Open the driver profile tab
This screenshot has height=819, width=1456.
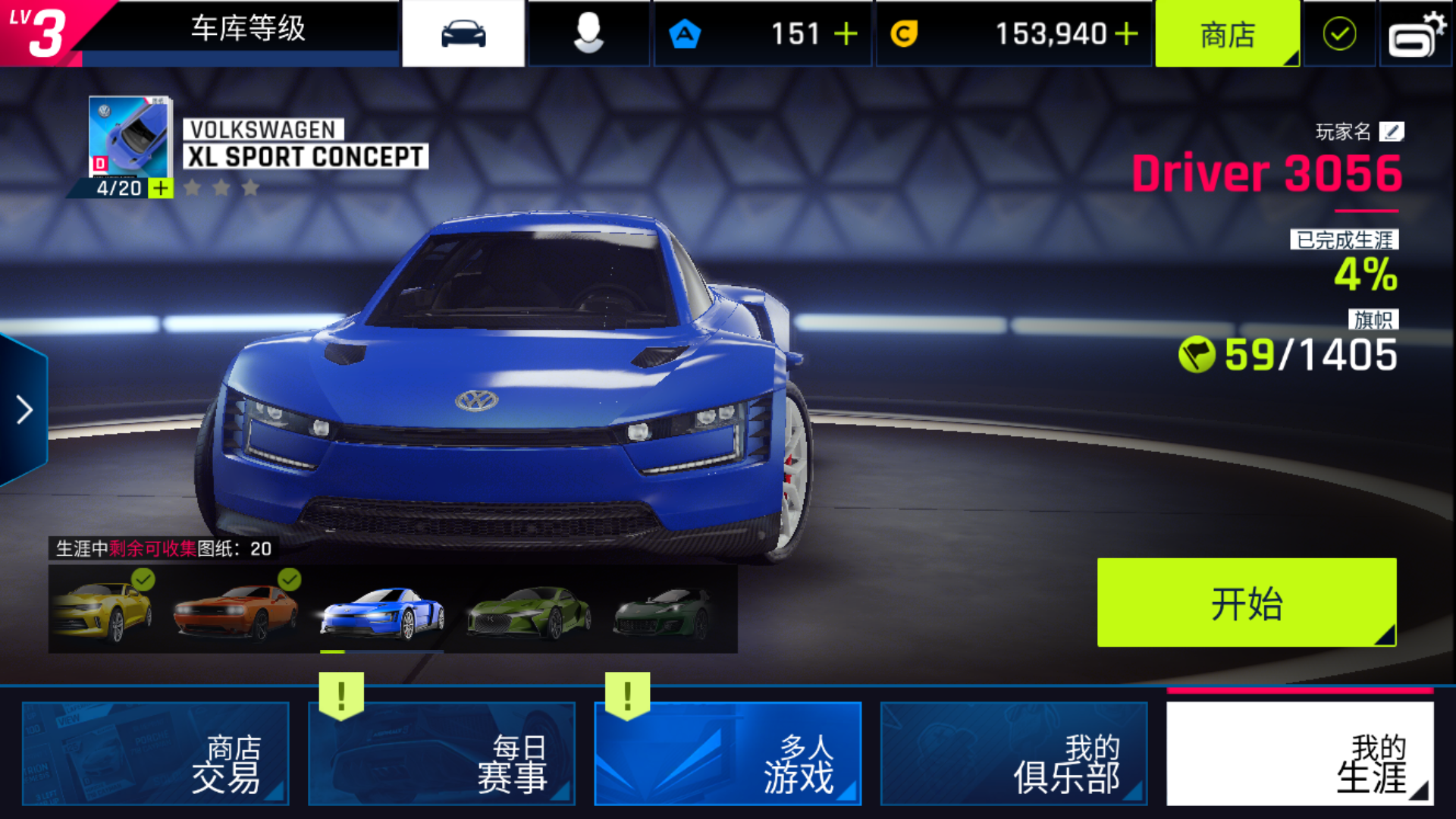click(x=588, y=34)
